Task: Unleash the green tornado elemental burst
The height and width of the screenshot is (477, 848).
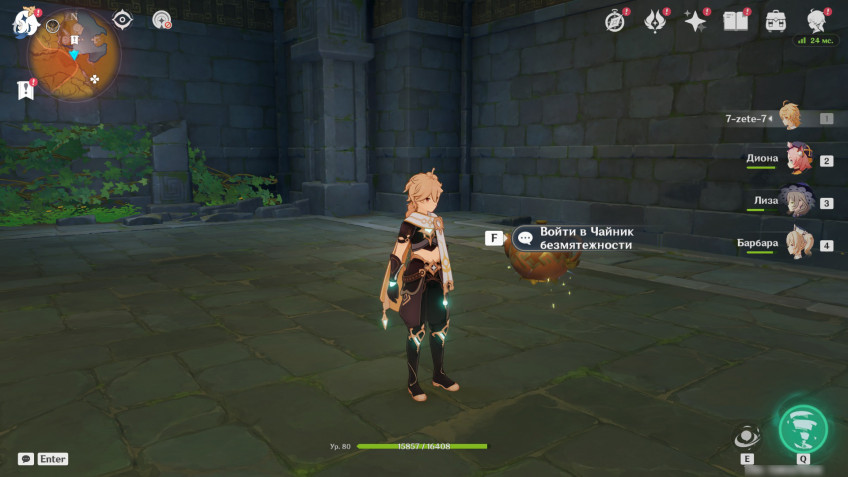Action: (803, 430)
